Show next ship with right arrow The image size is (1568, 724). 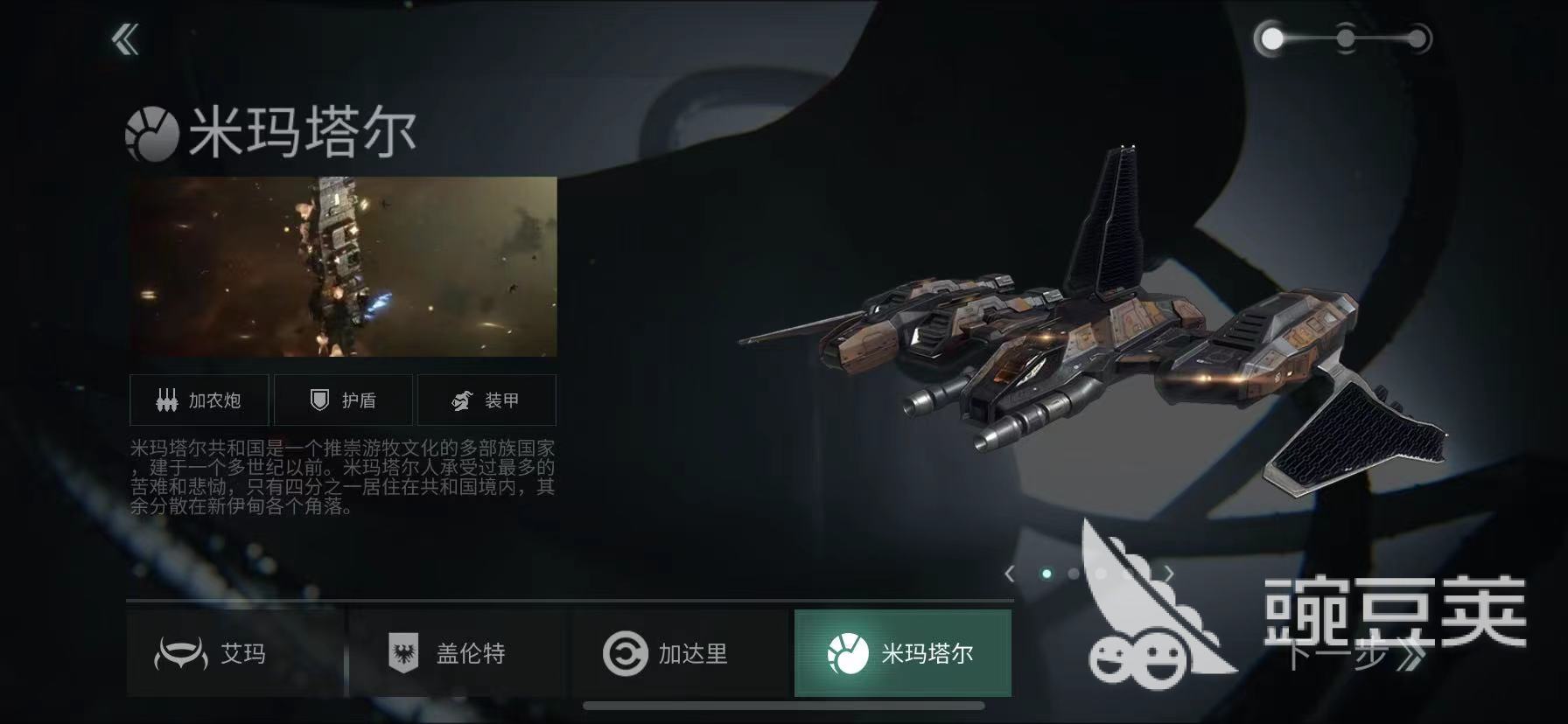[x=1169, y=574]
